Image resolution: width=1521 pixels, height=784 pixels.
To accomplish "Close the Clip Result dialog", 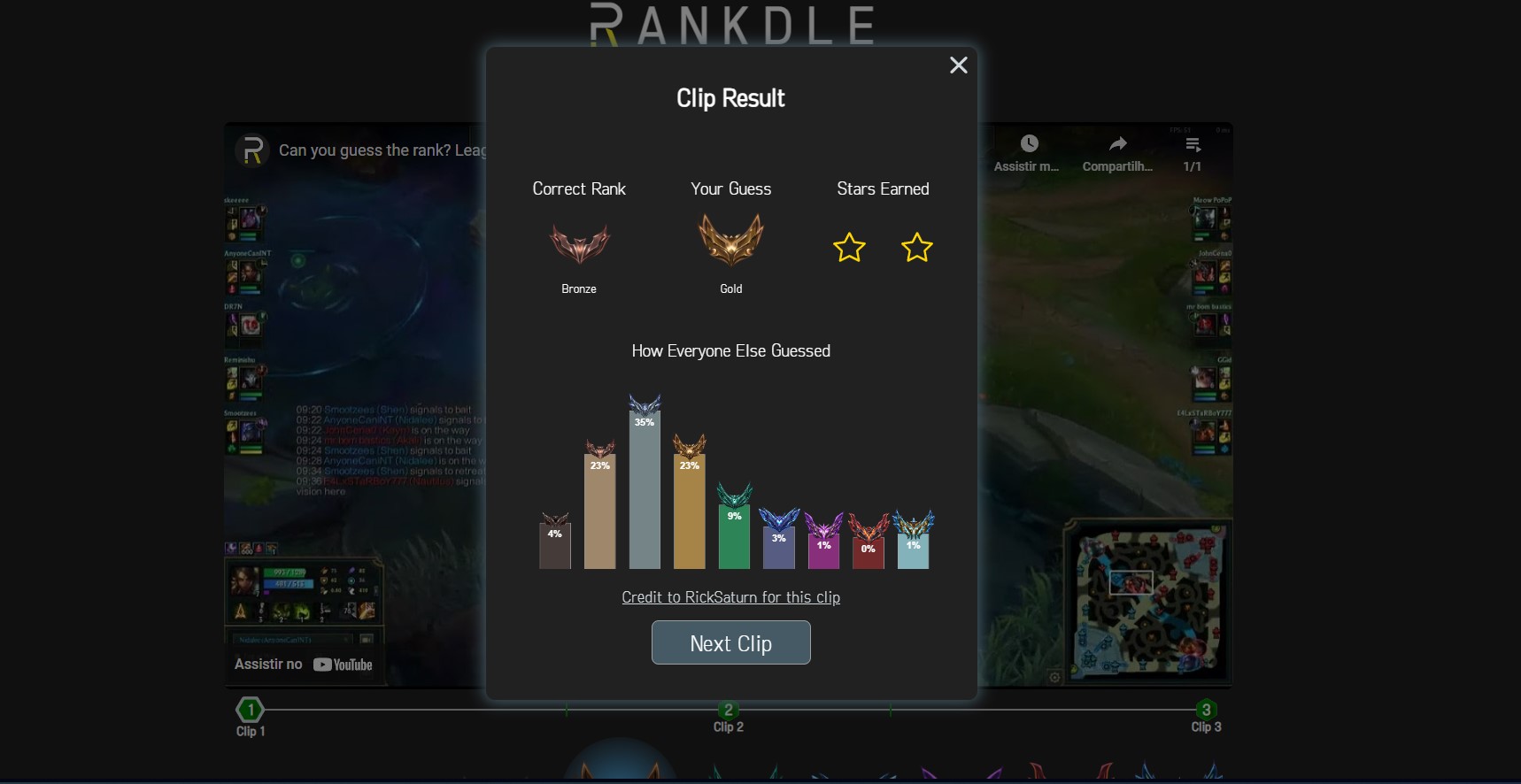I will [x=958, y=65].
